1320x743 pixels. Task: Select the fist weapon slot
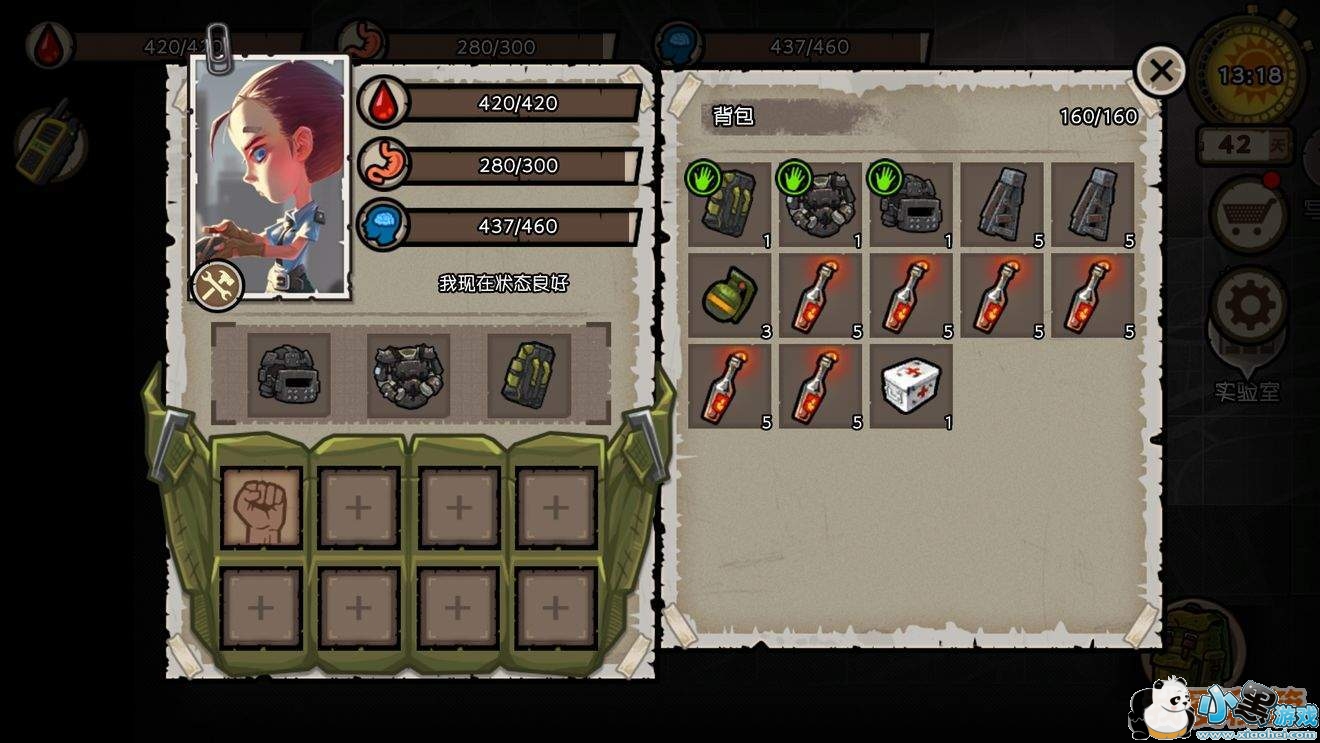pos(261,507)
